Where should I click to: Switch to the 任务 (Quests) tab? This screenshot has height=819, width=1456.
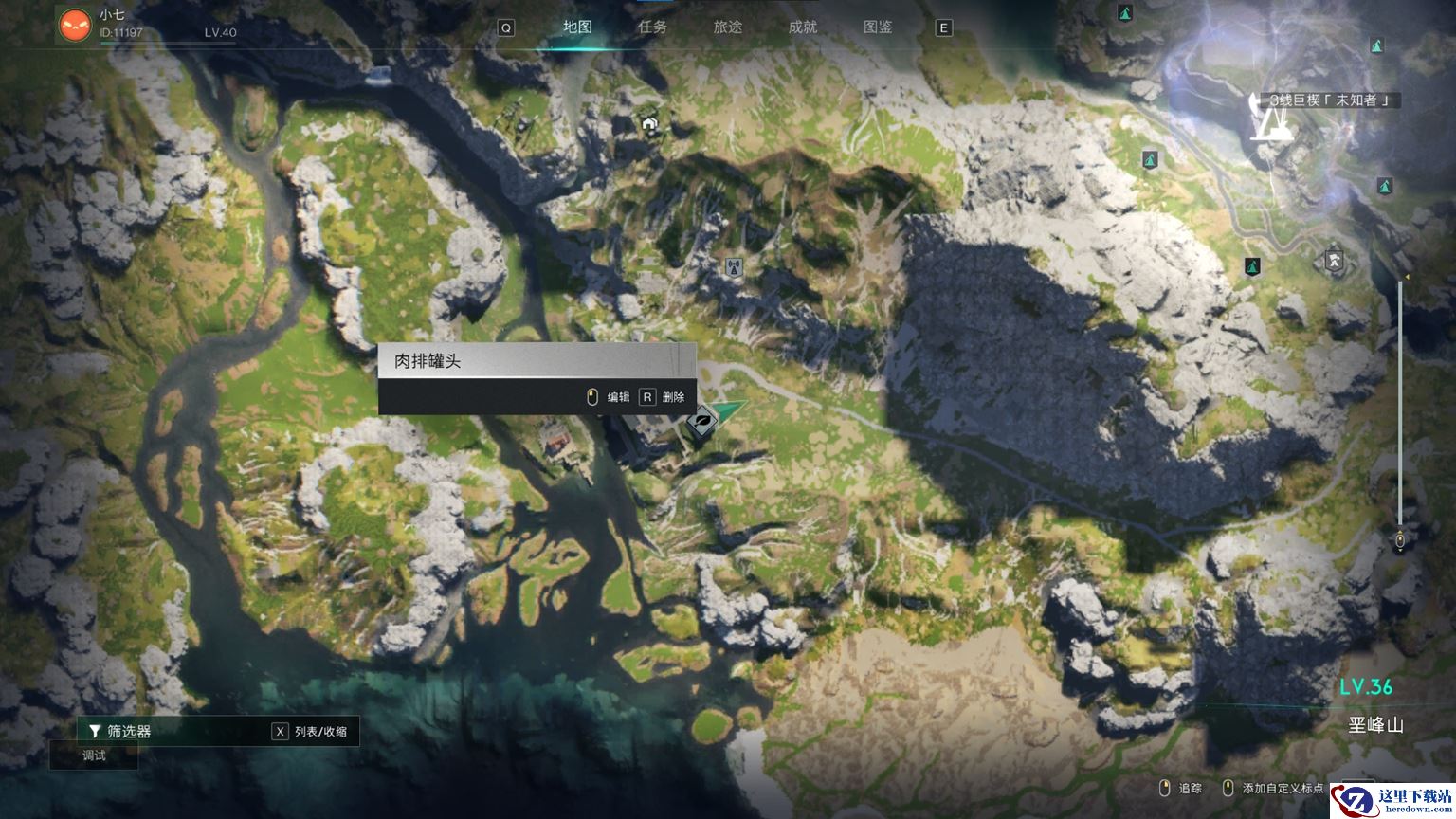click(x=652, y=27)
